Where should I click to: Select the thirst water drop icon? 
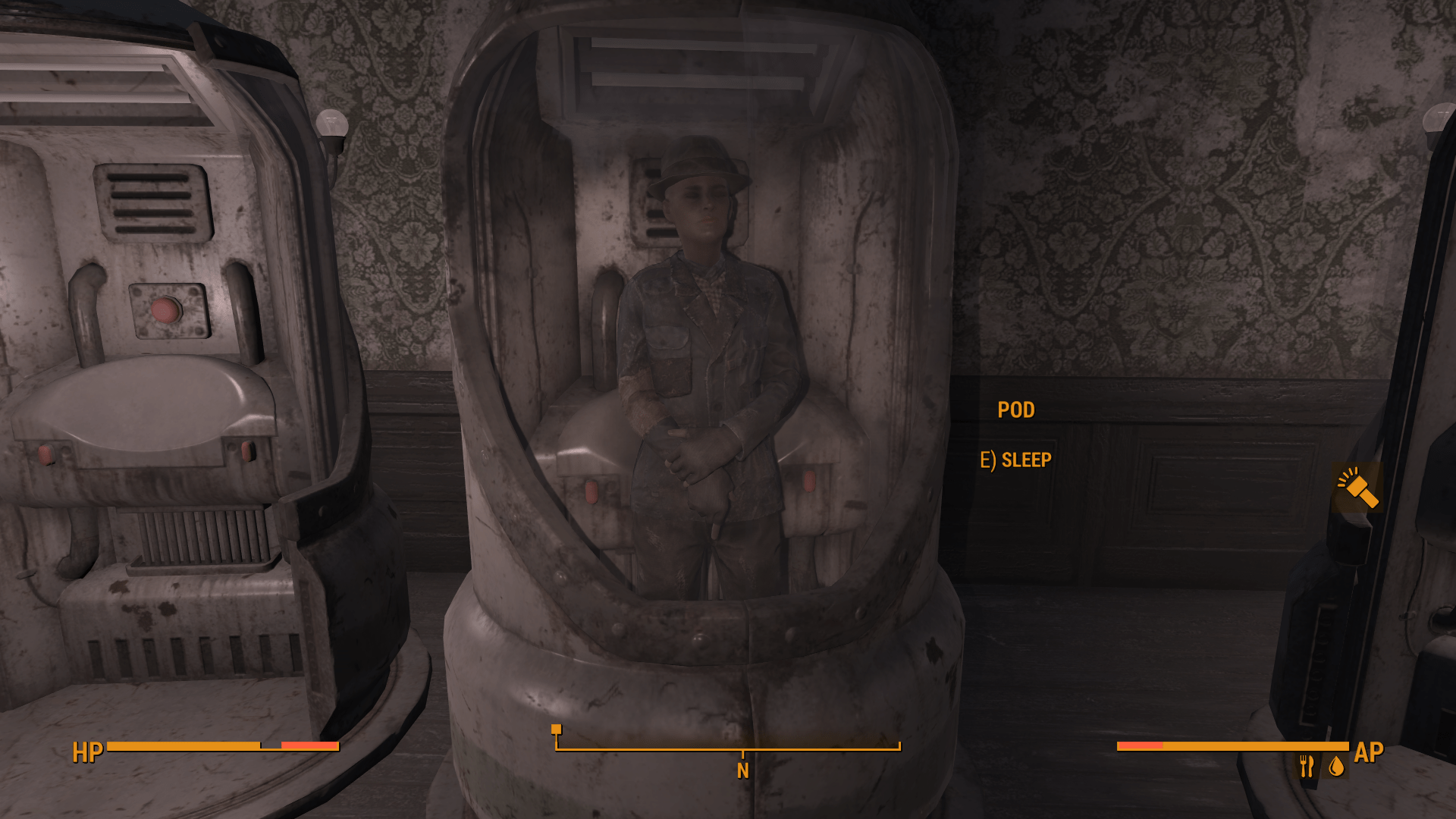click(x=1336, y=767)
